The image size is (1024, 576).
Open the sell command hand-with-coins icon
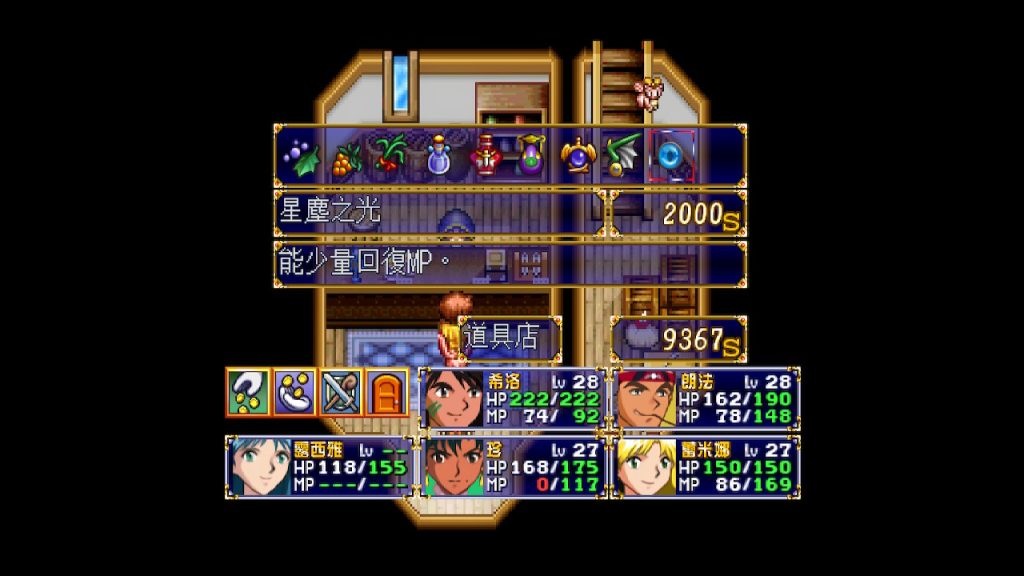(x=294, y=392)
